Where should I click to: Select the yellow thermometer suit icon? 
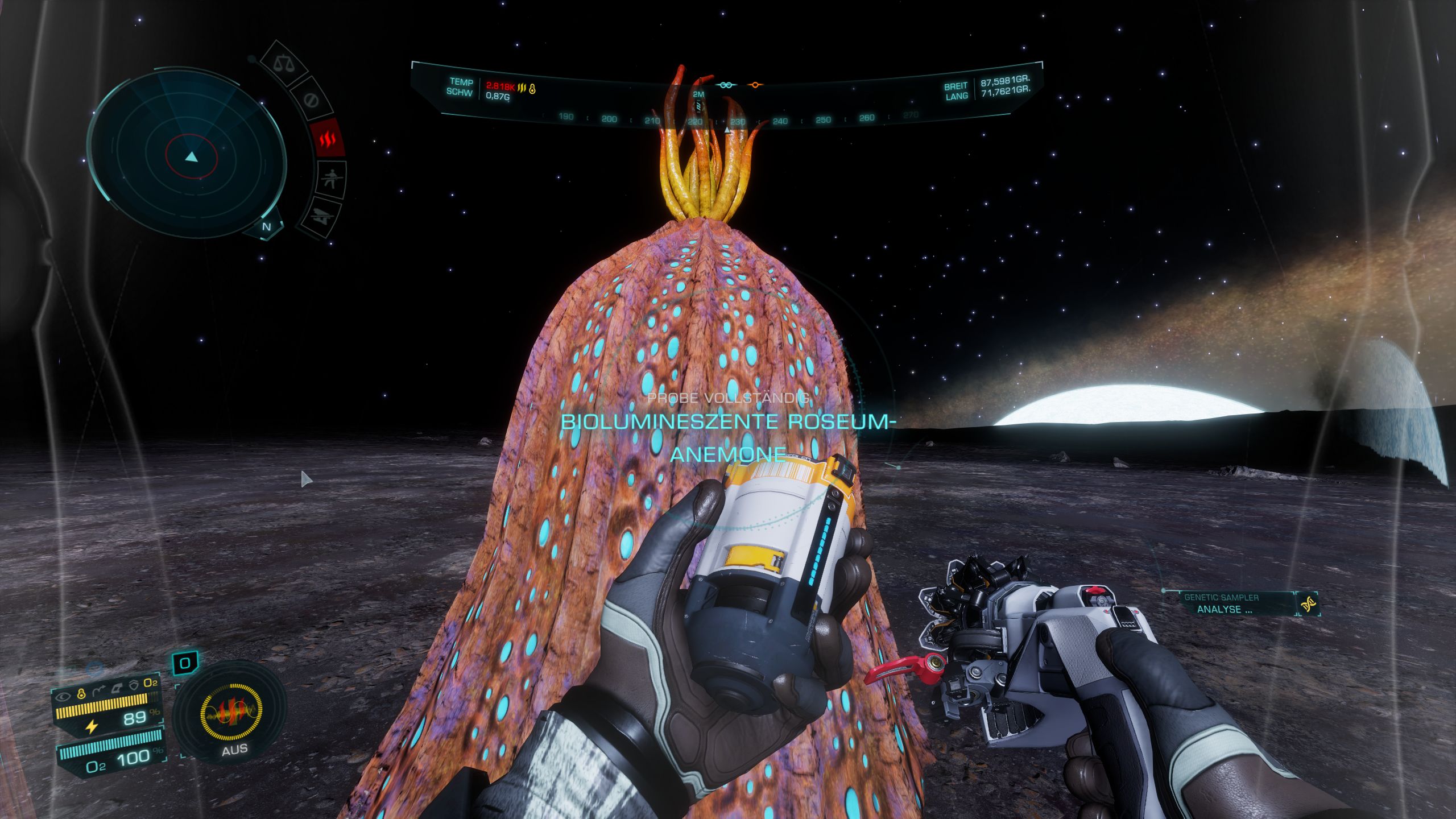81,693
